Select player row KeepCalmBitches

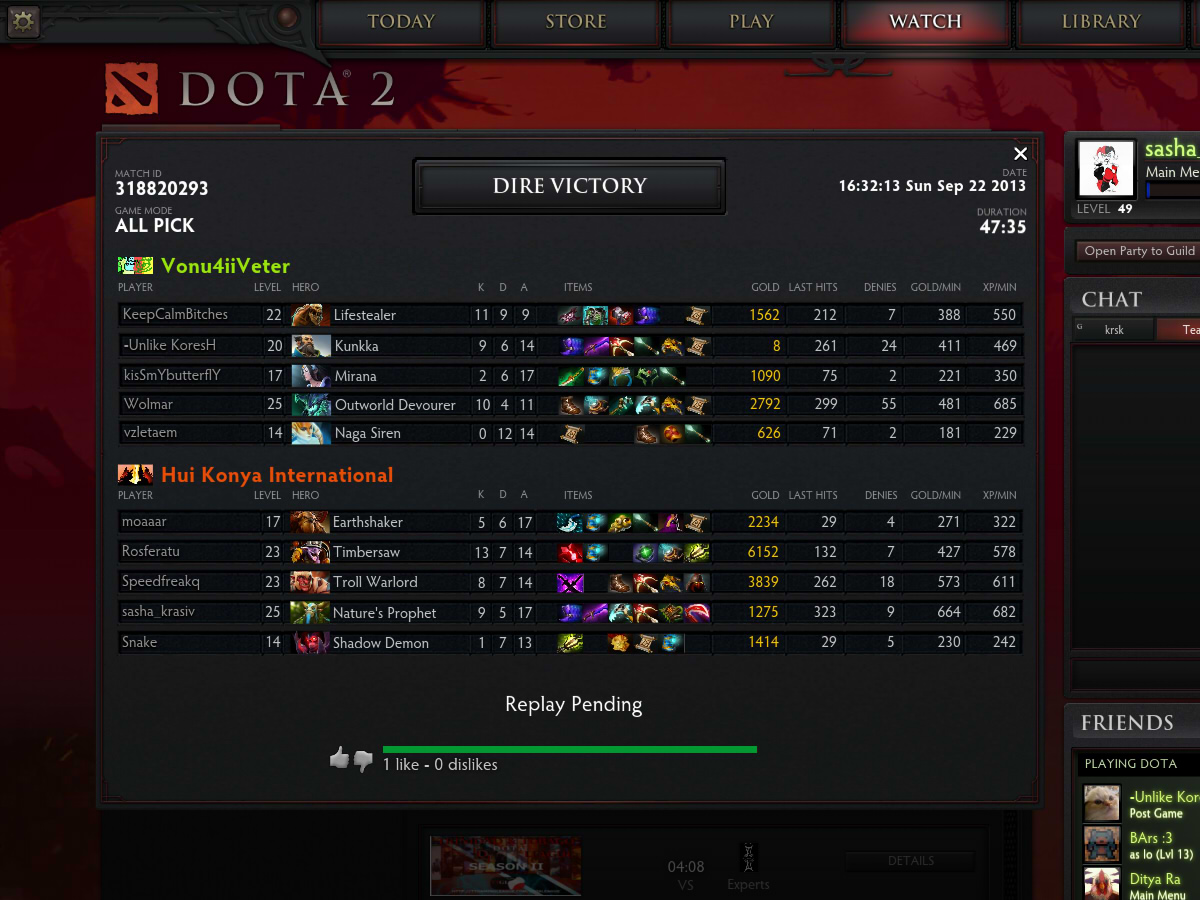[x=175, y=315]
